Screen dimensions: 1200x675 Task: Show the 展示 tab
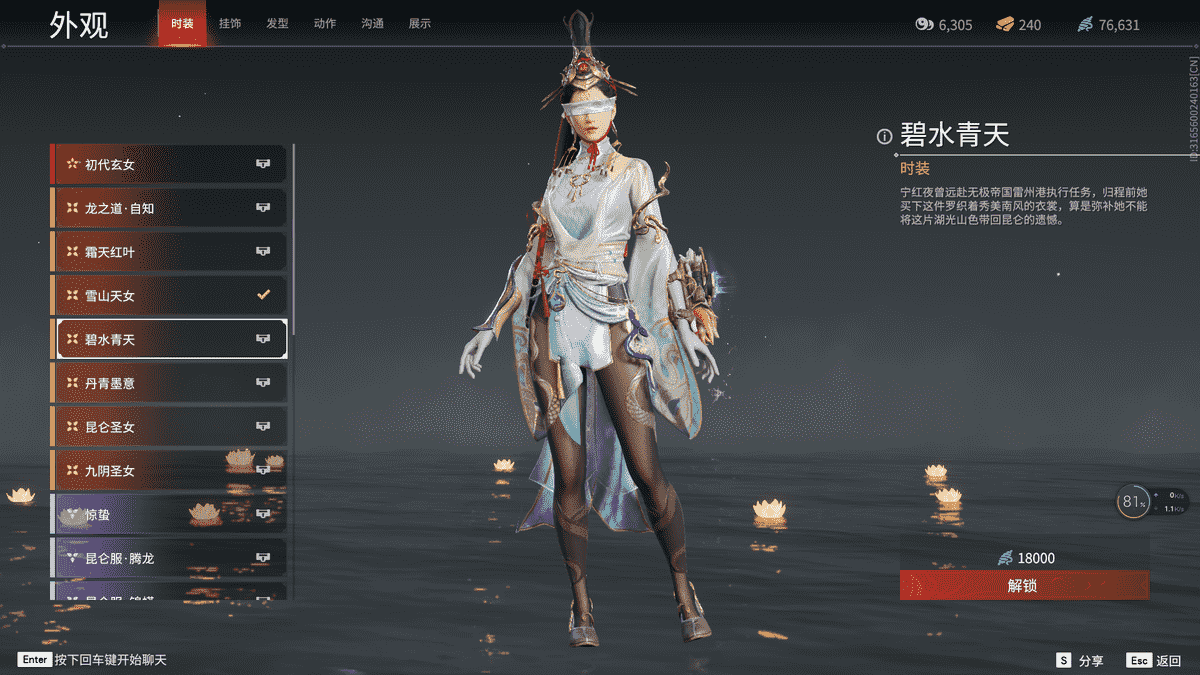420,23
